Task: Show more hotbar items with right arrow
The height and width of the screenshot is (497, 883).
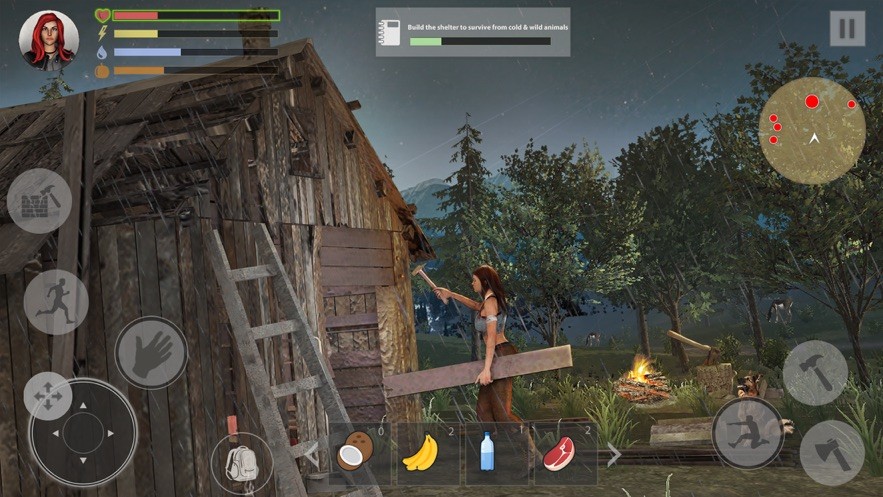Action: (614, 455)
